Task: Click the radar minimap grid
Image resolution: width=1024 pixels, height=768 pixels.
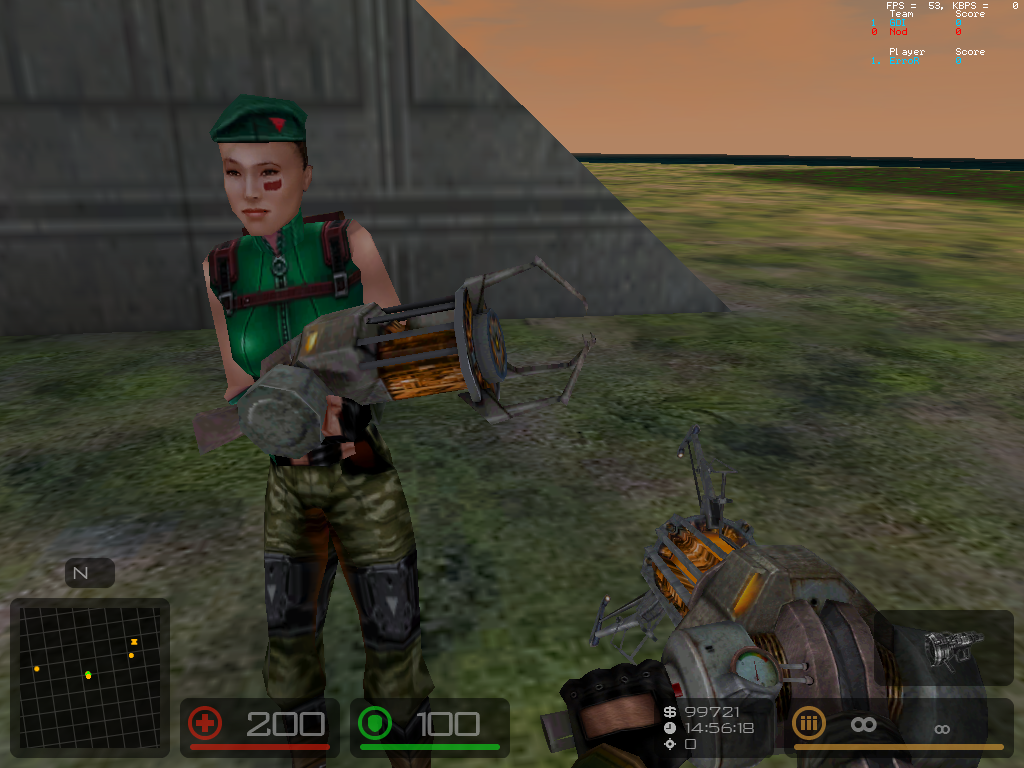Action: click(89, 675)
